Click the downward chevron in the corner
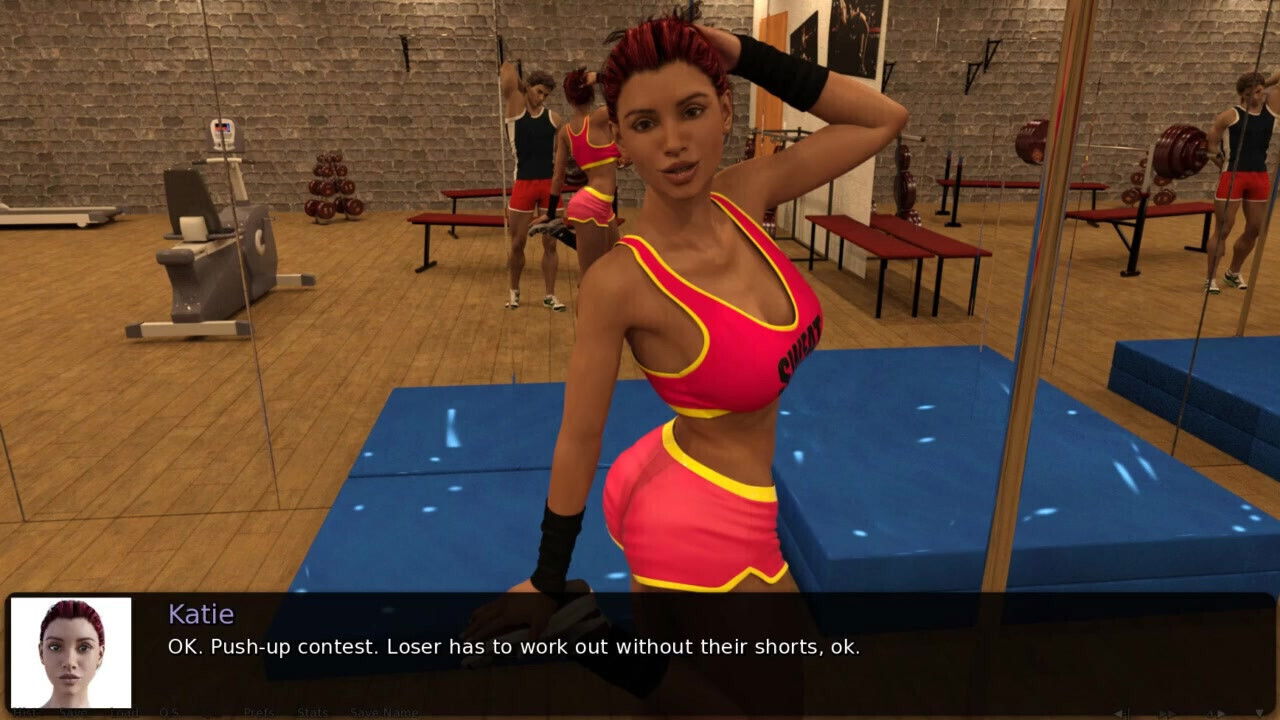The height and width of the screenshot is (720, 1280). coord(1260,713)
